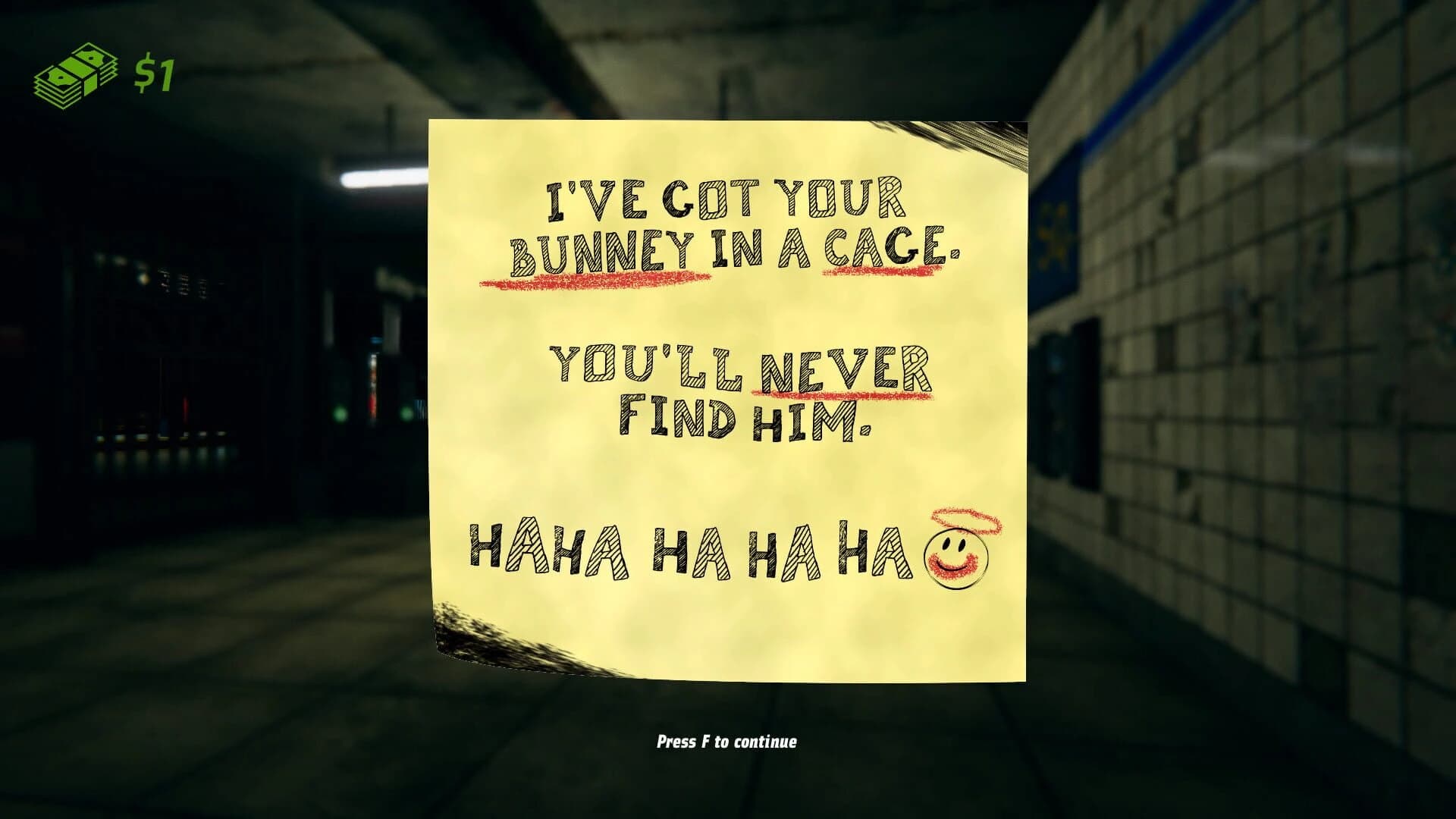Image resolution: width=1456 pixels, height=819 pixels.
Task: Select the $1 cash counter
Action: pos(155,72)
